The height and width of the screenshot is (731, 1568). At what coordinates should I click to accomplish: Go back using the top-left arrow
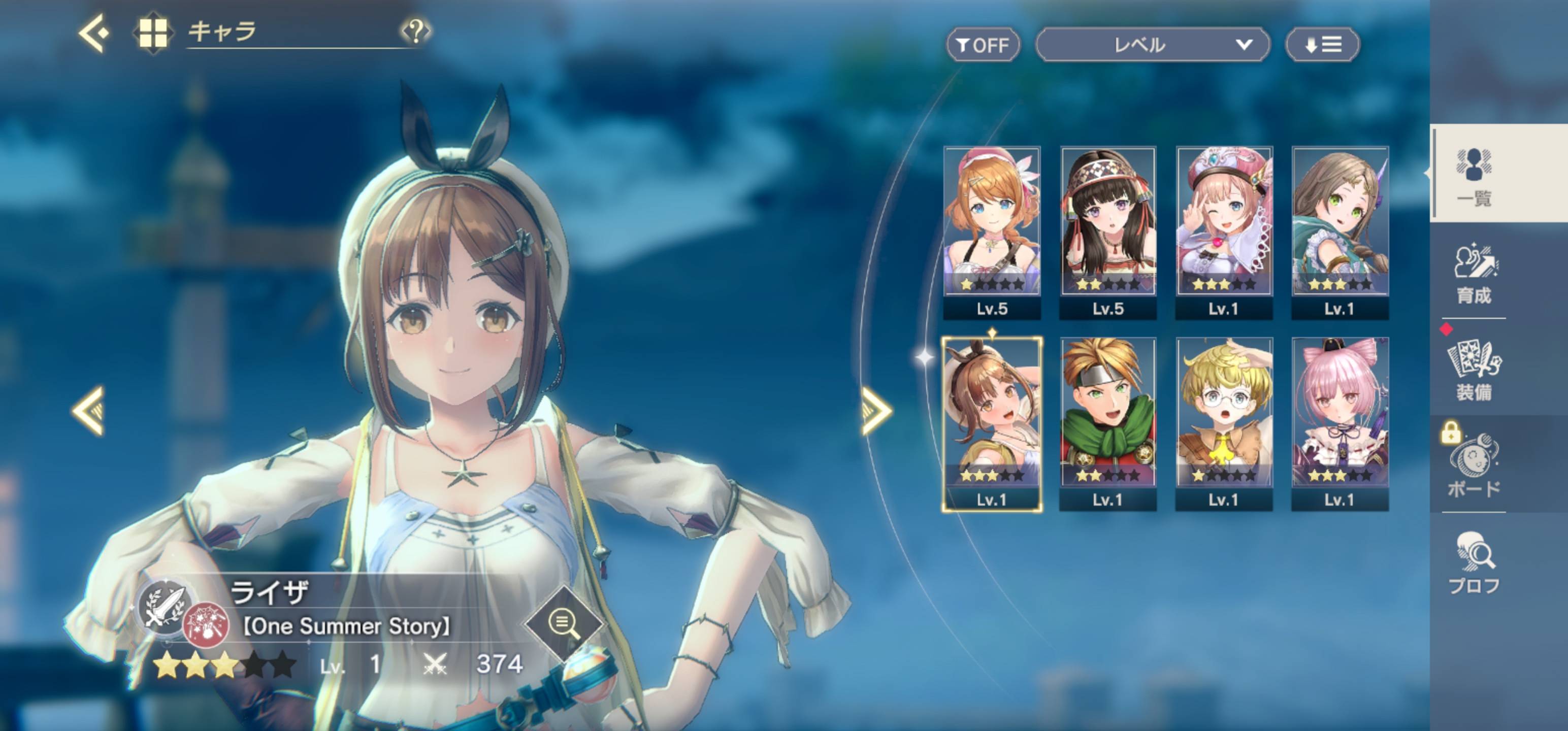[x=94, y=33]
